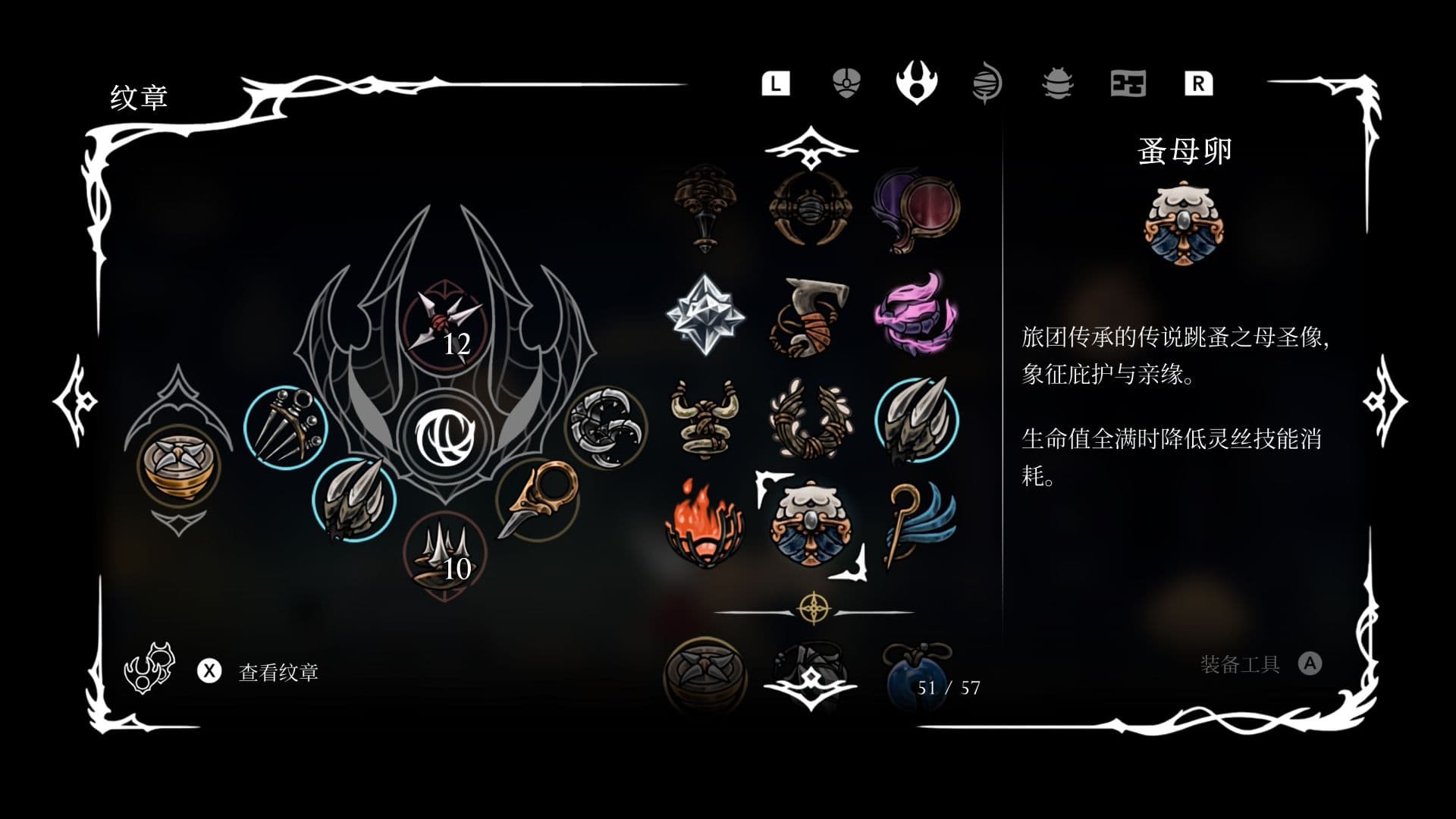Switch to the silk skills spool tab
The image size is (1456, 819).
coord(986,85)
